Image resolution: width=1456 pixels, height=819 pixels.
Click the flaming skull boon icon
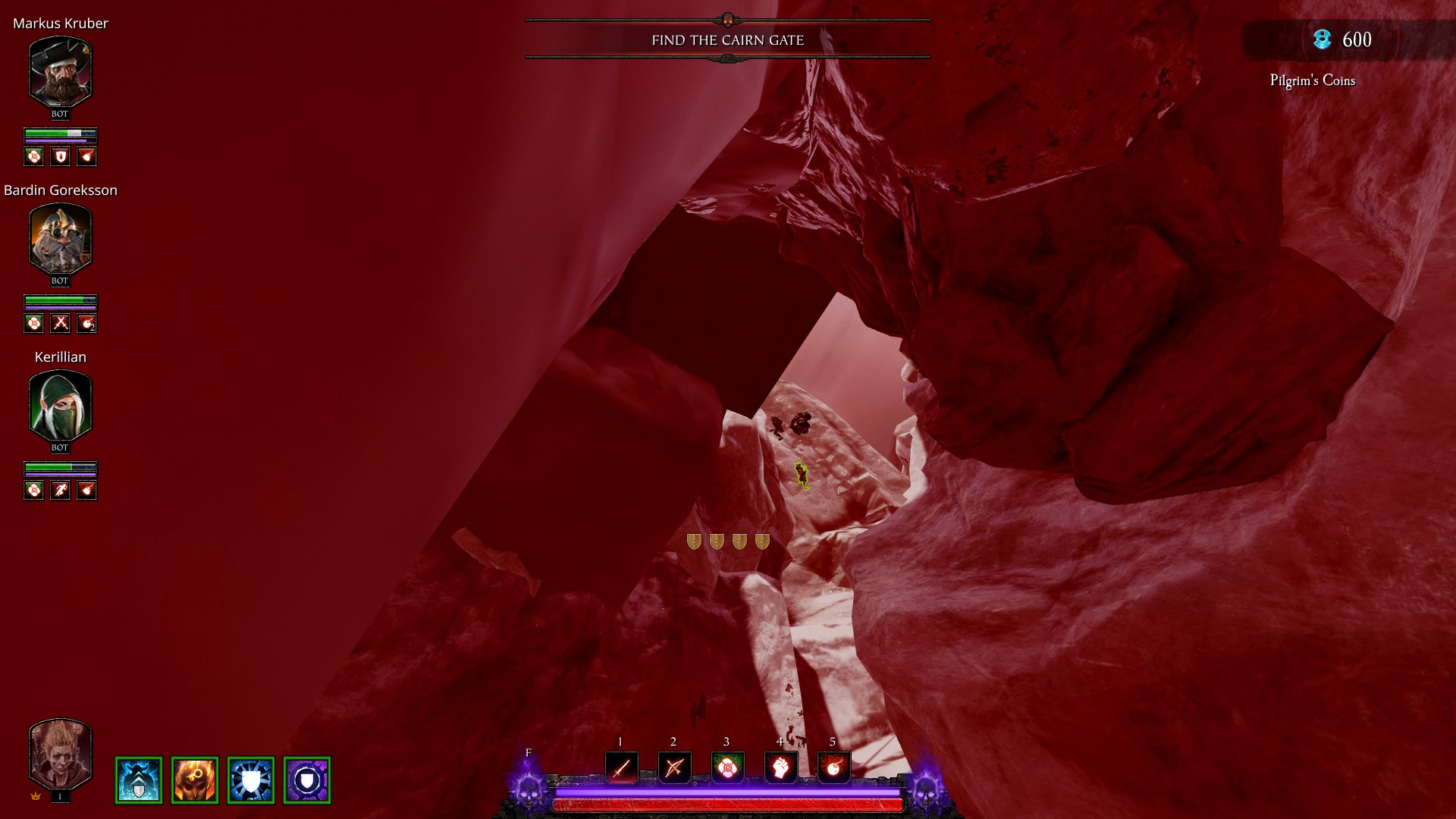pos(195,780)
